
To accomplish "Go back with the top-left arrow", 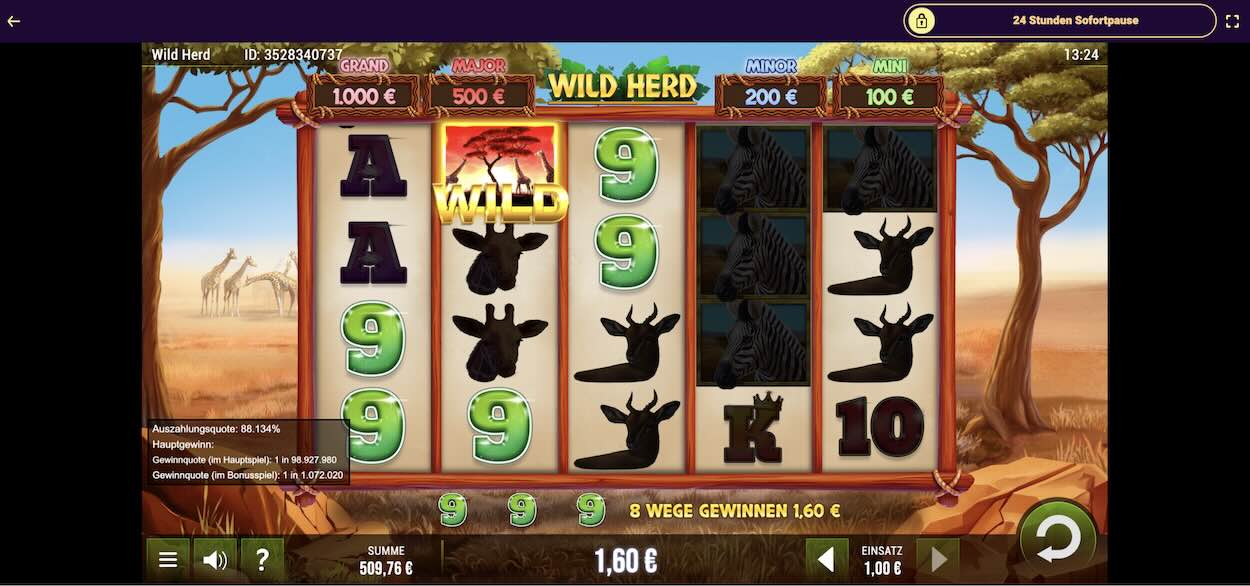I will 14,20.
